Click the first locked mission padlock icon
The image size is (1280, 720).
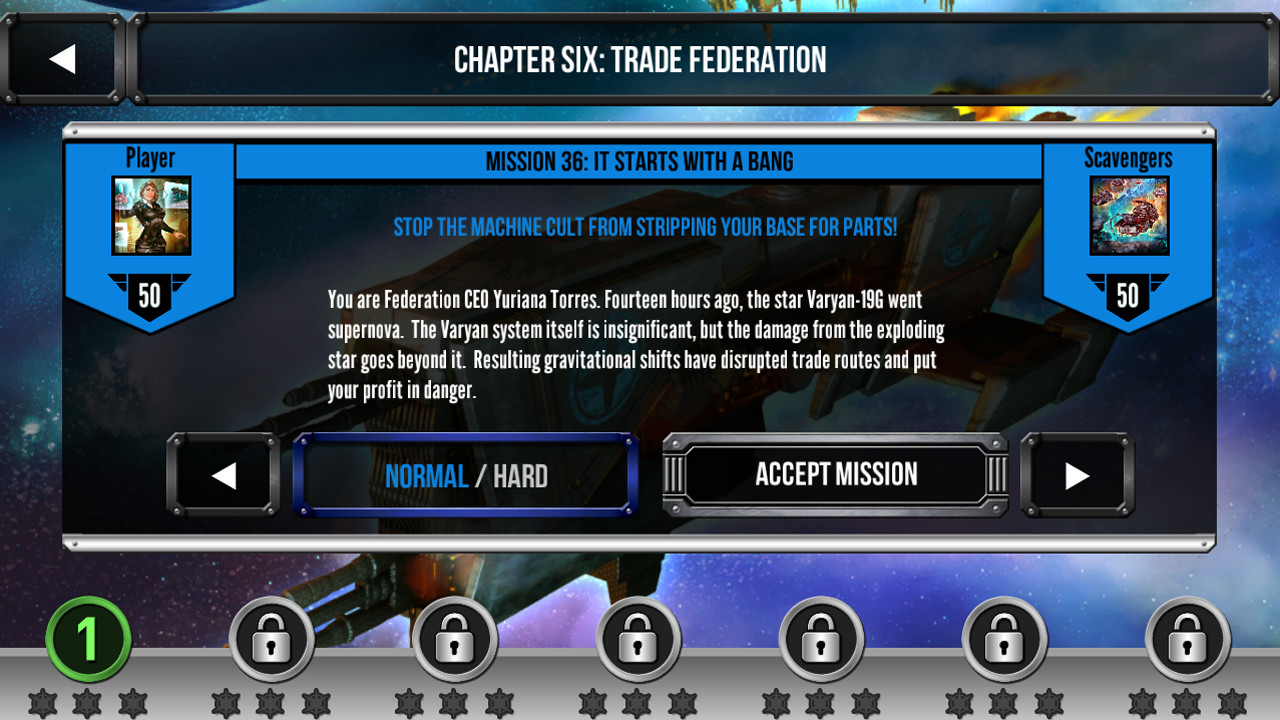point(272,638)
